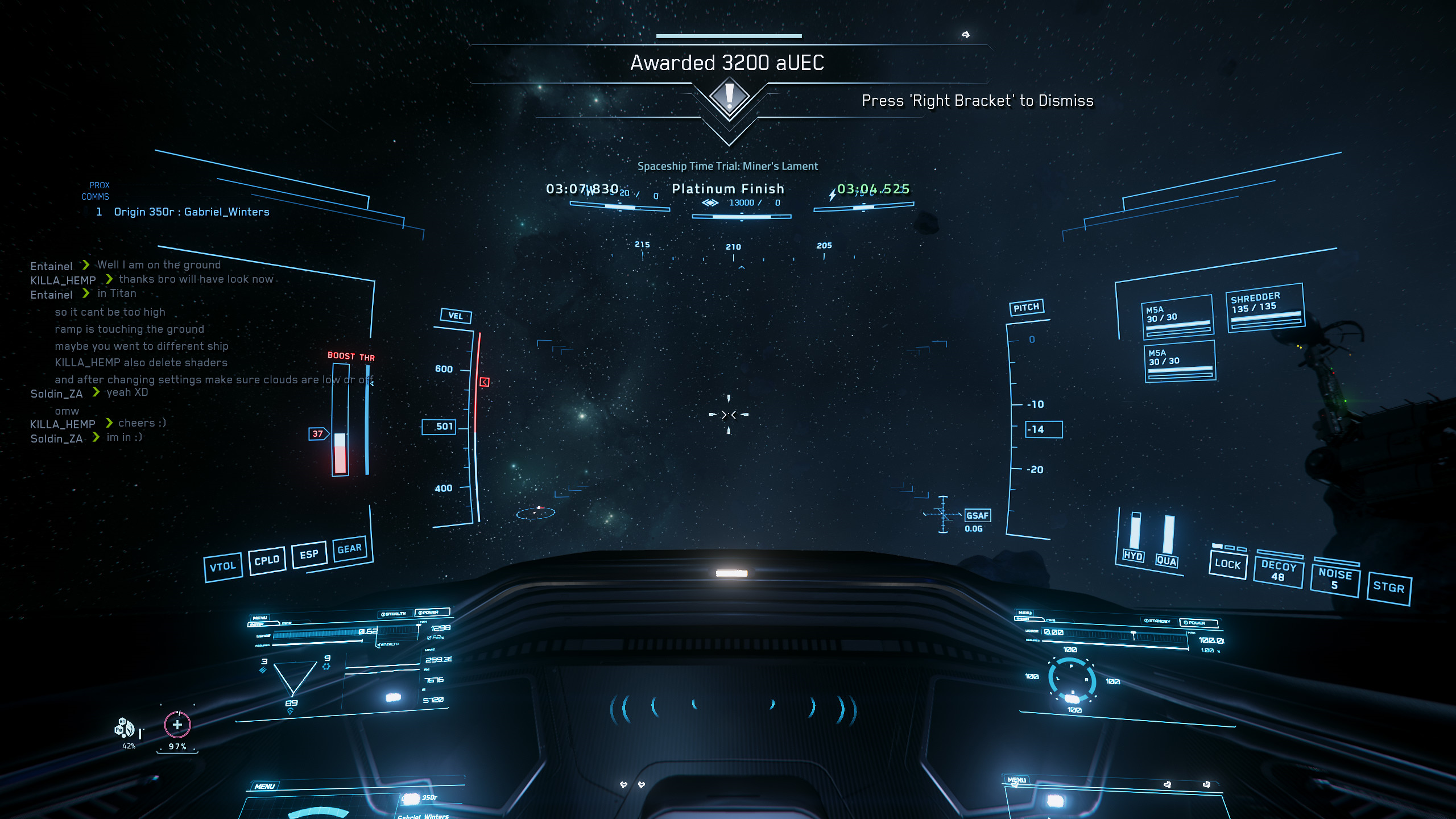Image resolution: width=1456 pixels, height=819 pixels.
Task: Toggle the ESP assist indicator
Action: click(x=309, y=555)
